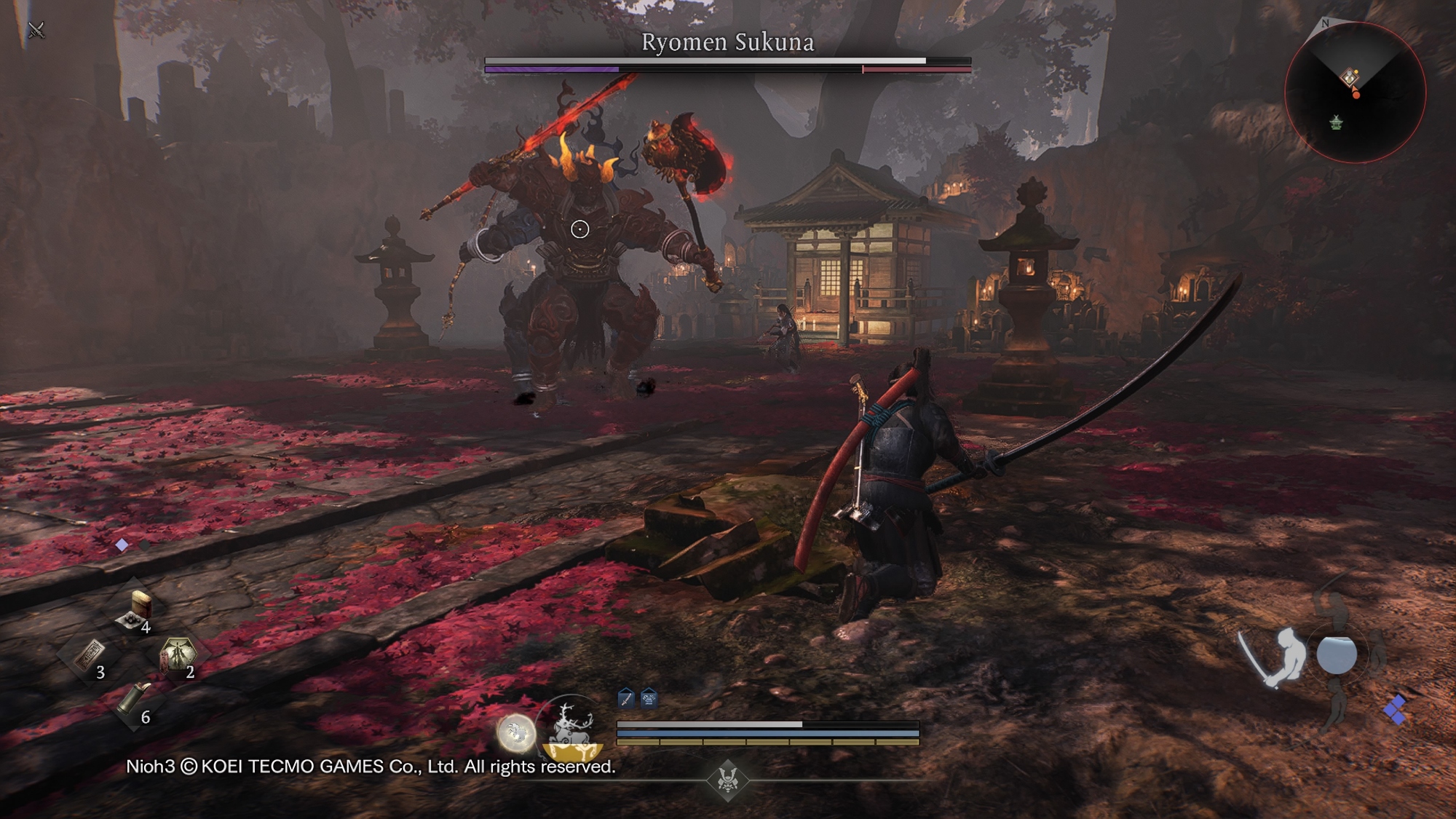Click the white shortcut page diamond indicator
1456x819 pixels.
122,545
